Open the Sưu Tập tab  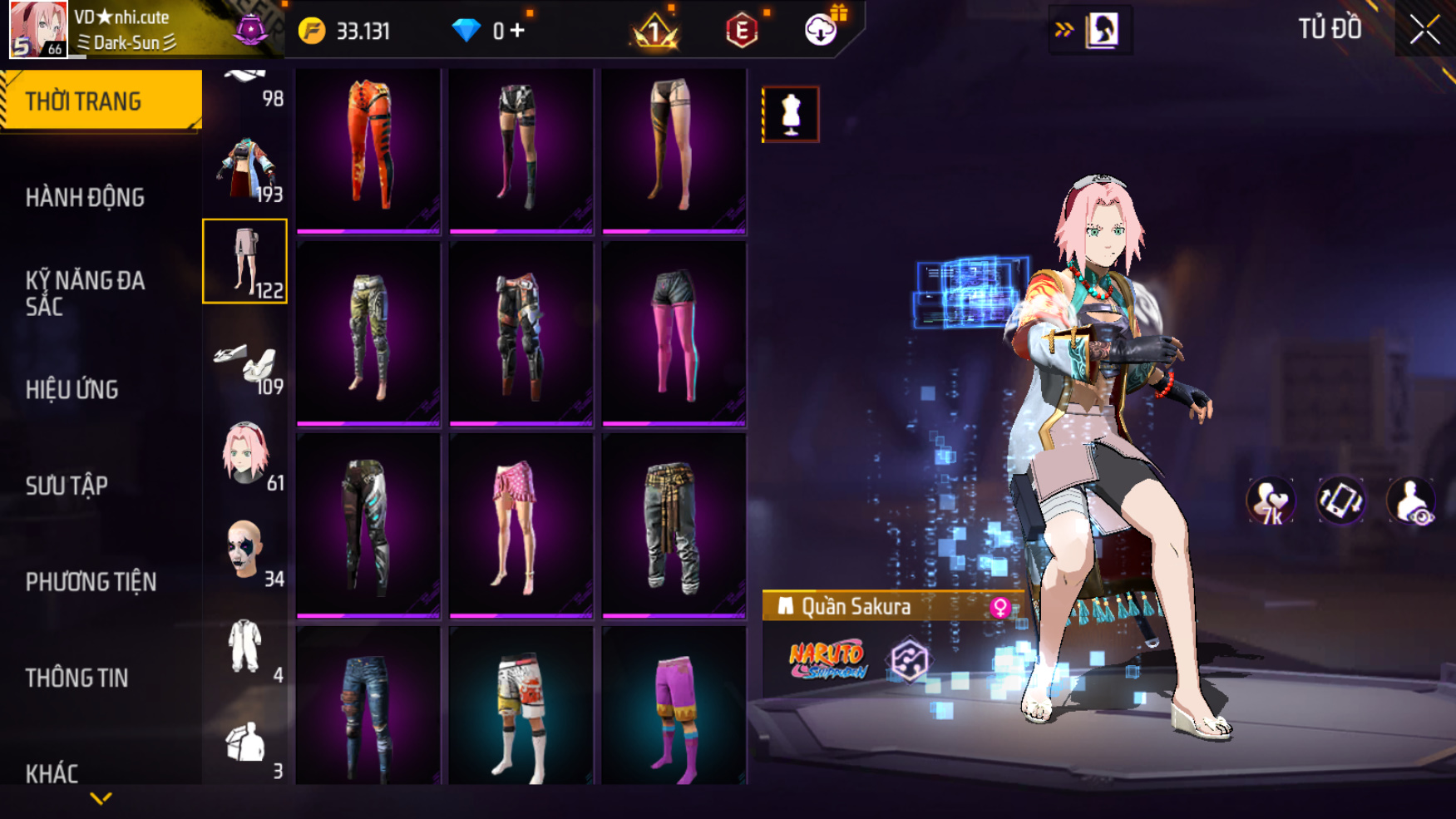click(x=67, y=486)
